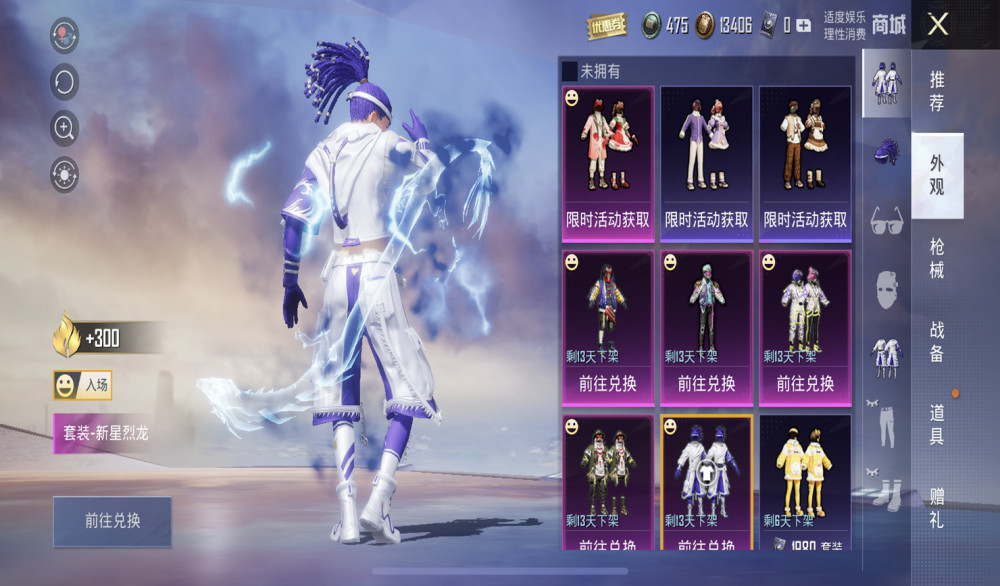Select the purple suit couple outfit card
The image size is (1000, 586).
[706, 163]
